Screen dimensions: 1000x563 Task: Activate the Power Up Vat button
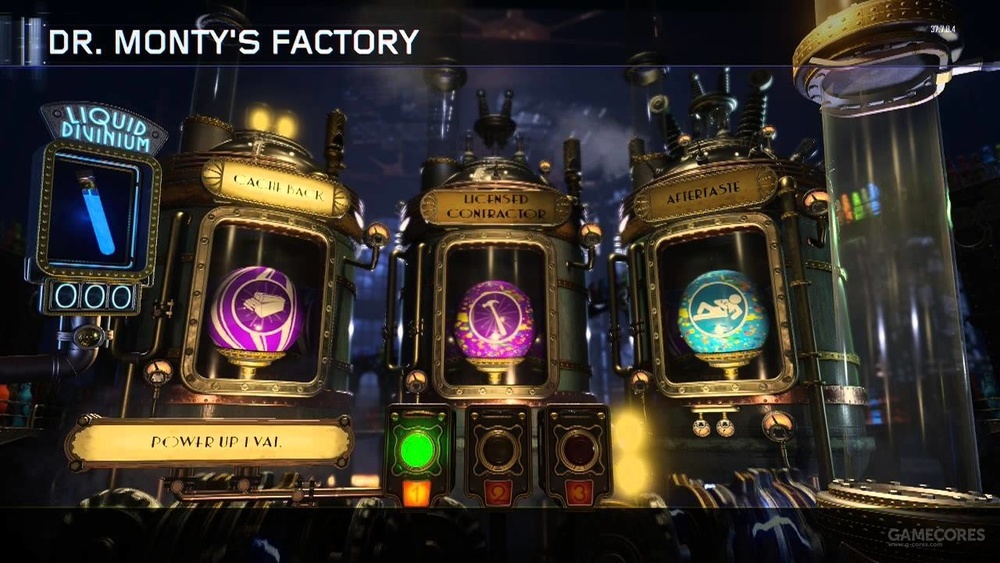pos(209,441)
